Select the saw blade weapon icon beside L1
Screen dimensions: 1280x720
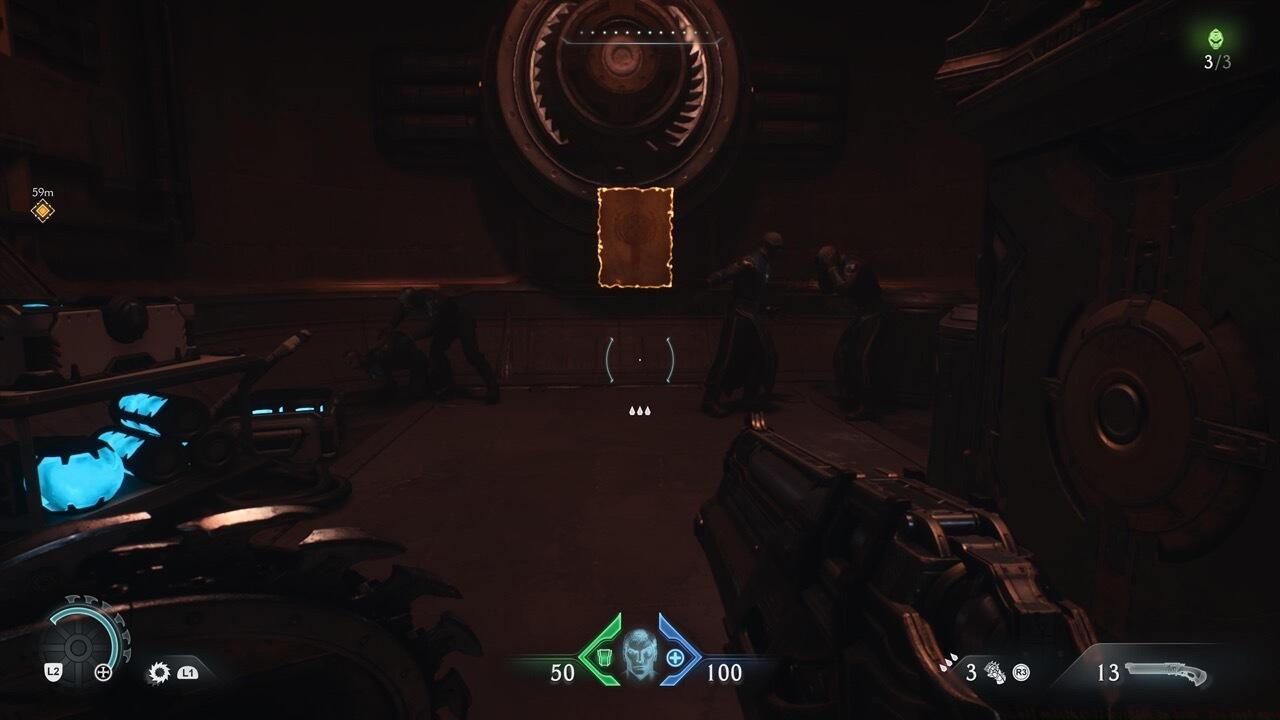pyautogui.click(x=160, y=672)
